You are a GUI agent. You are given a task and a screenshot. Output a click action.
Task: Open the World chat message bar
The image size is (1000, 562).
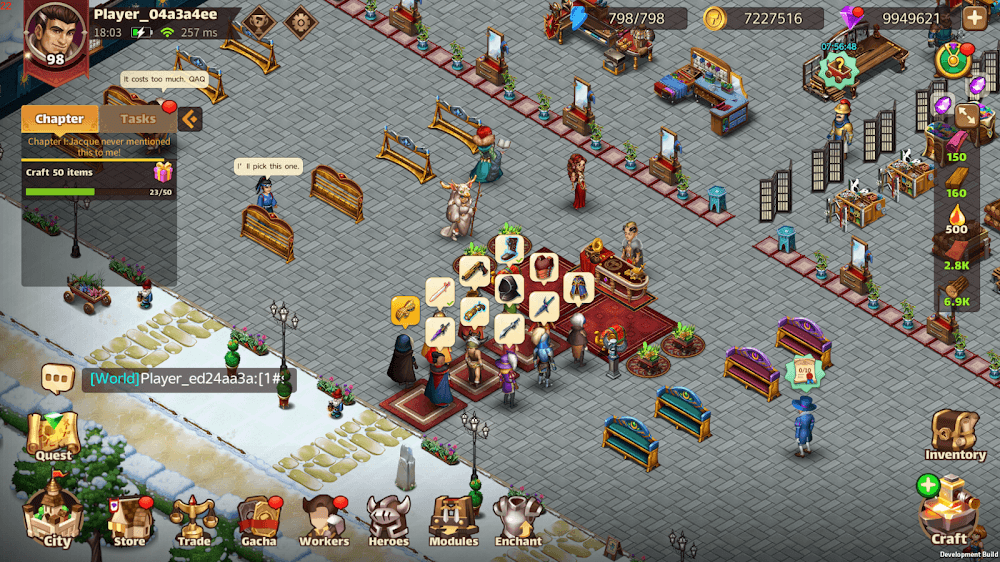point(188,379)
